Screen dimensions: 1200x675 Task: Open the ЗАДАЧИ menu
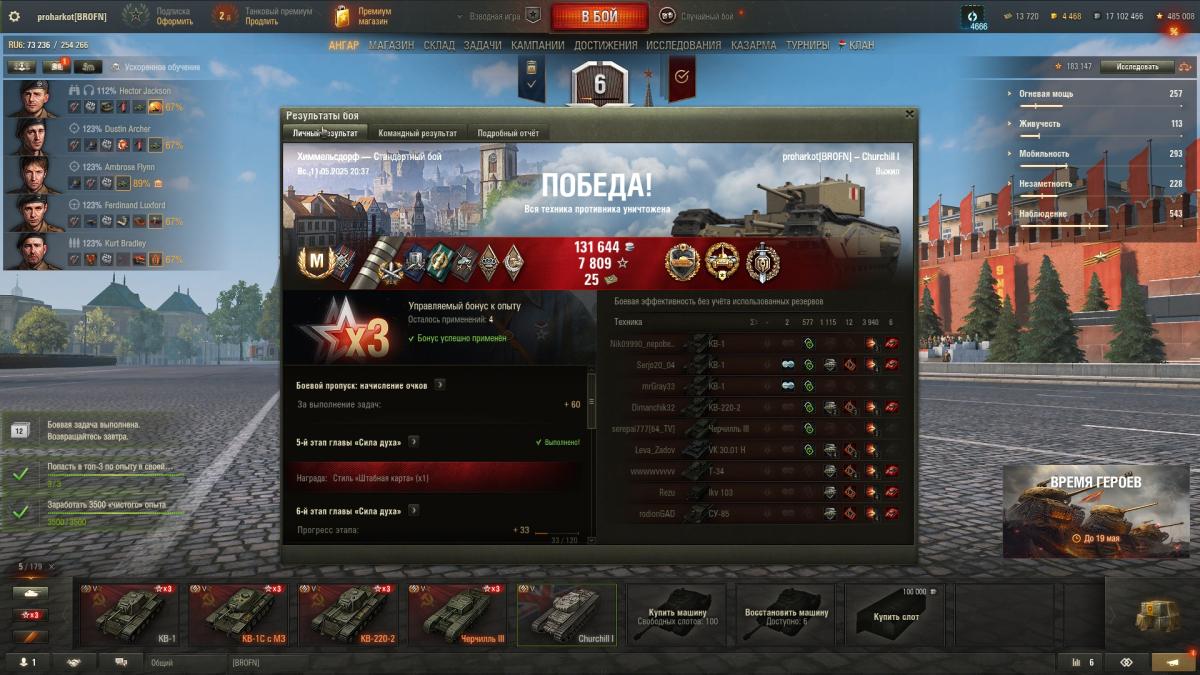483,45
